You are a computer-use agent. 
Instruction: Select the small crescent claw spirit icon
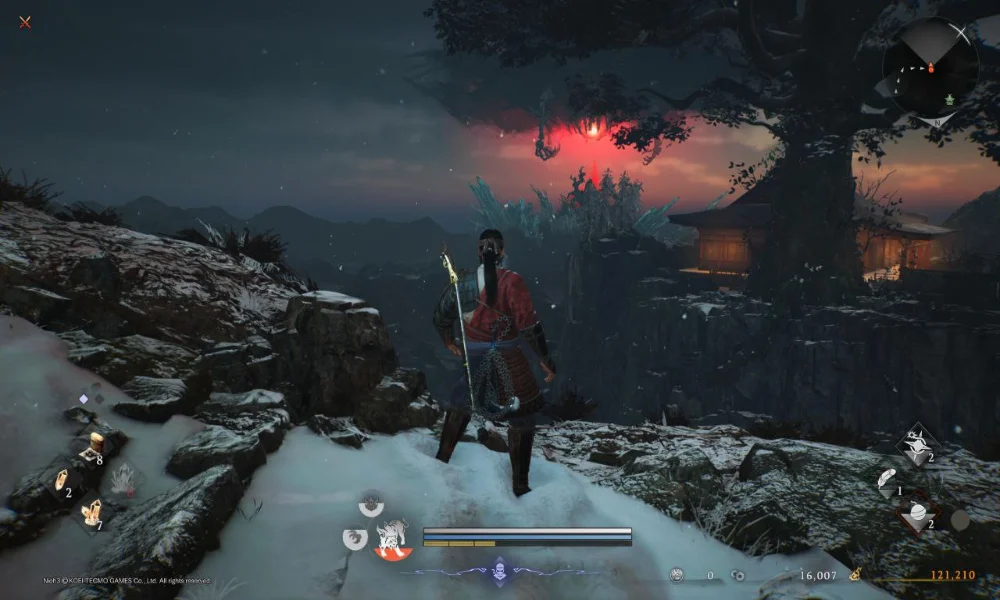click(354, 539)
